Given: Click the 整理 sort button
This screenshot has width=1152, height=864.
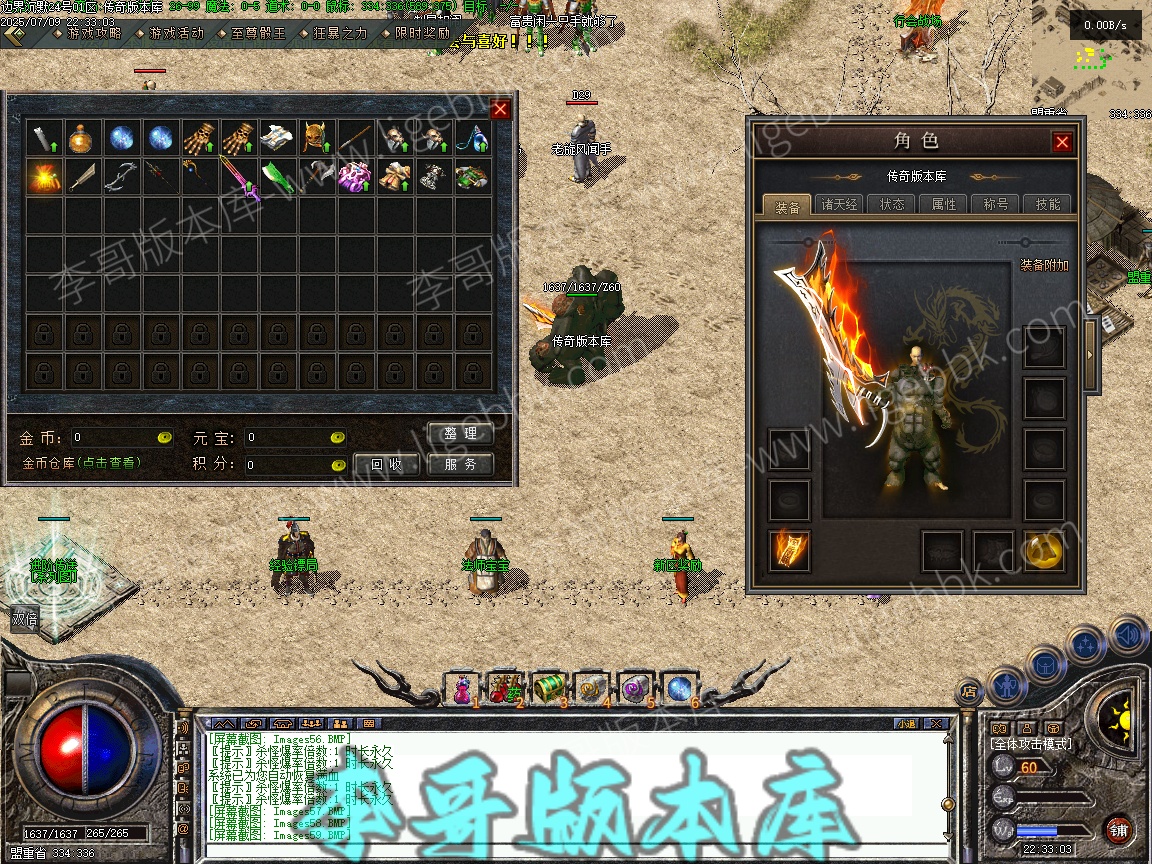Looking at the screenshot, I should coord(461,434).
